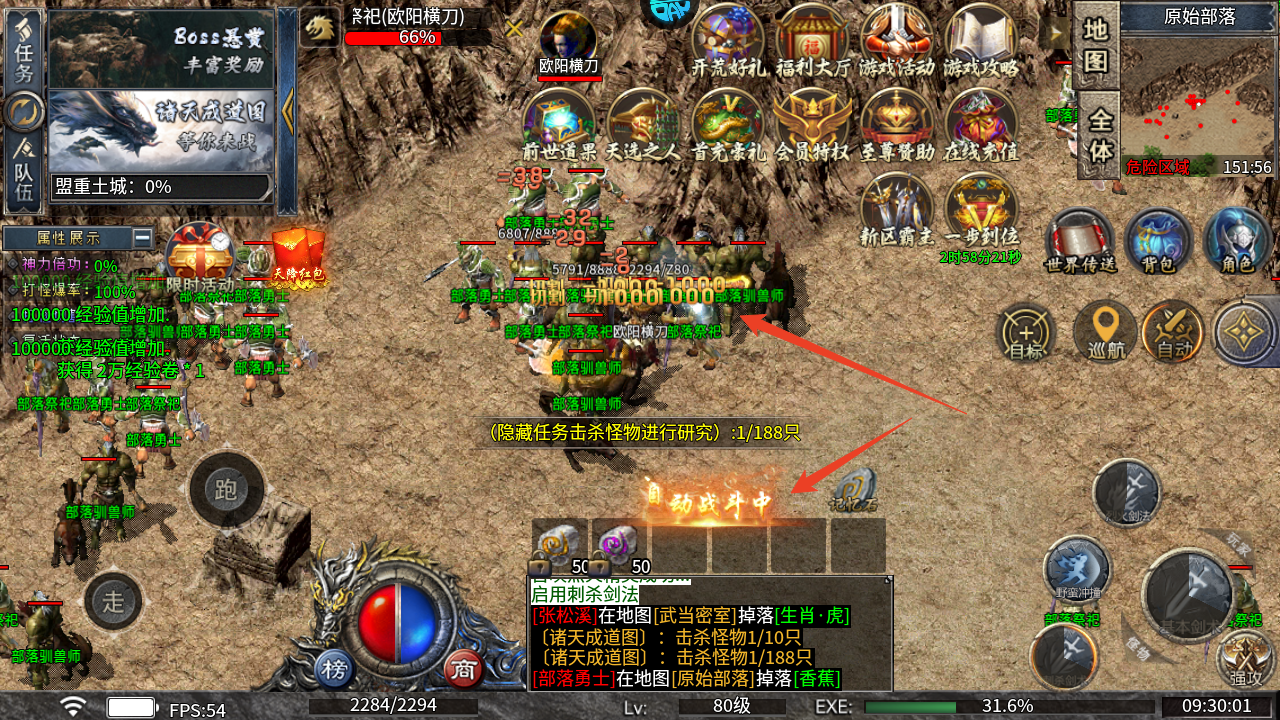Open the 世界传送 world teleport

pos(1079,241)
